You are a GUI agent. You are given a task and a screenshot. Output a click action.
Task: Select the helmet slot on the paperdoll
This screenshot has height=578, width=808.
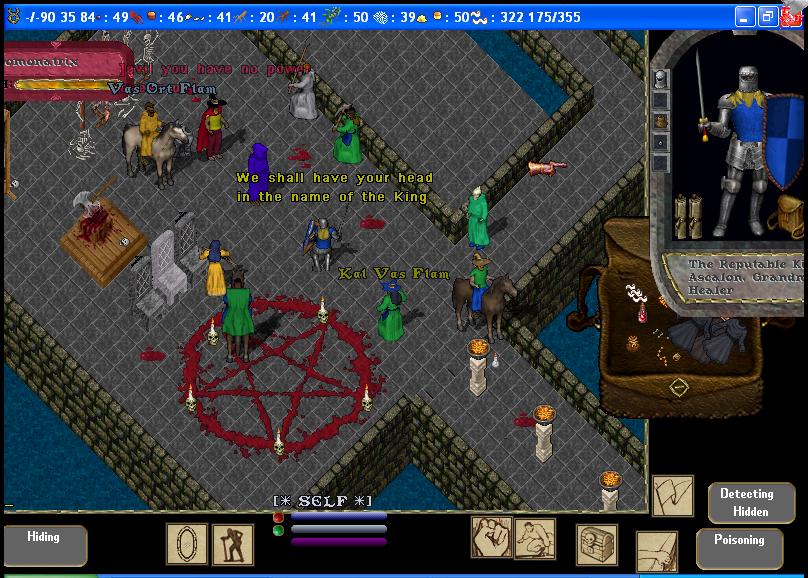tap(660, 81)
